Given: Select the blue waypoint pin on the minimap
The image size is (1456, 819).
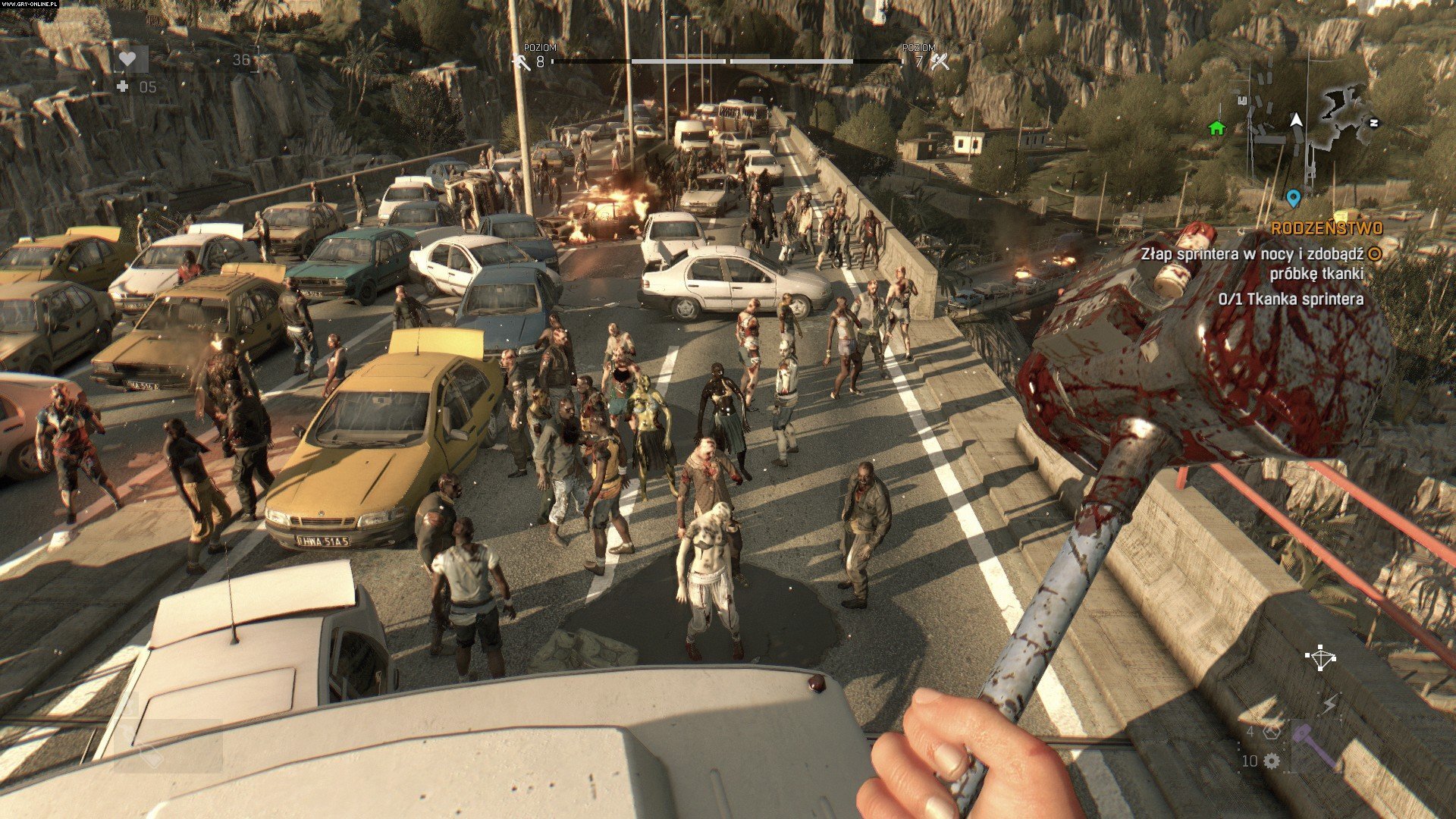Looking at the screenshot, I should click(1294, 198).
